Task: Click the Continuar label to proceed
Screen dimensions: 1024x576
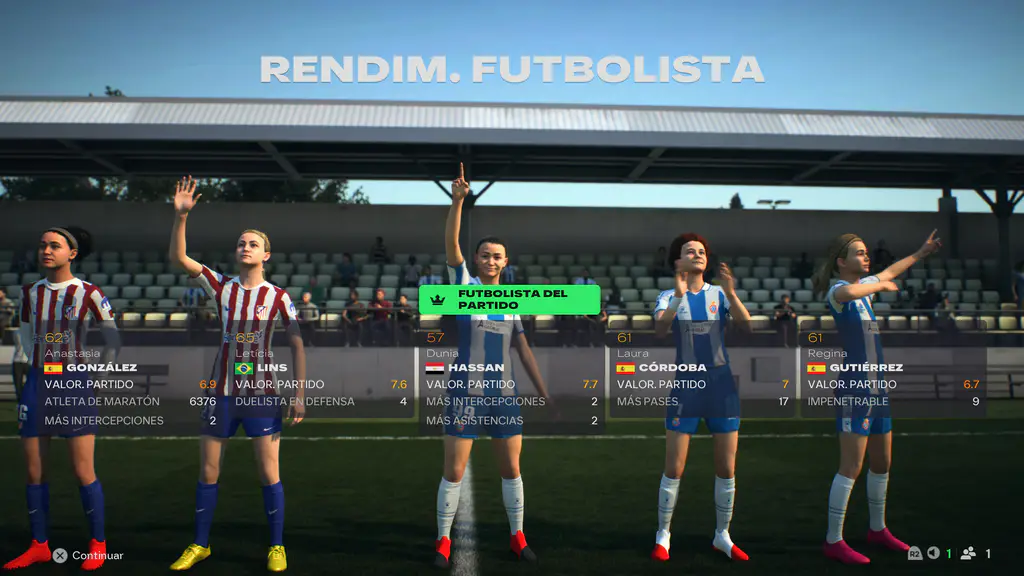Action: (x=97, y=555)
